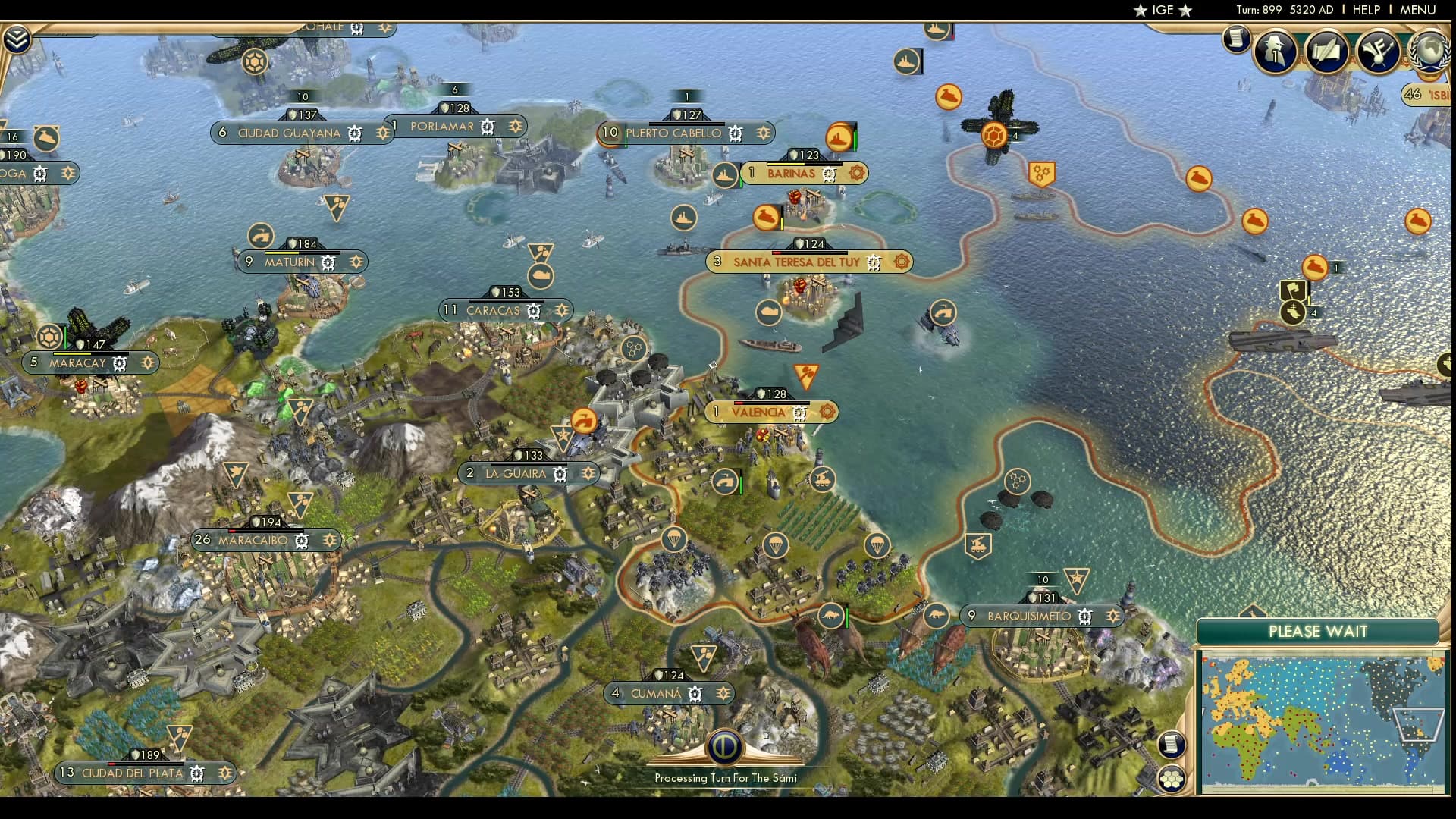Viewport: 1456px width, 819px height.
Task: Toggle the focus icon on Barquisimeto's banner
Action: (x=1112, y=617)
